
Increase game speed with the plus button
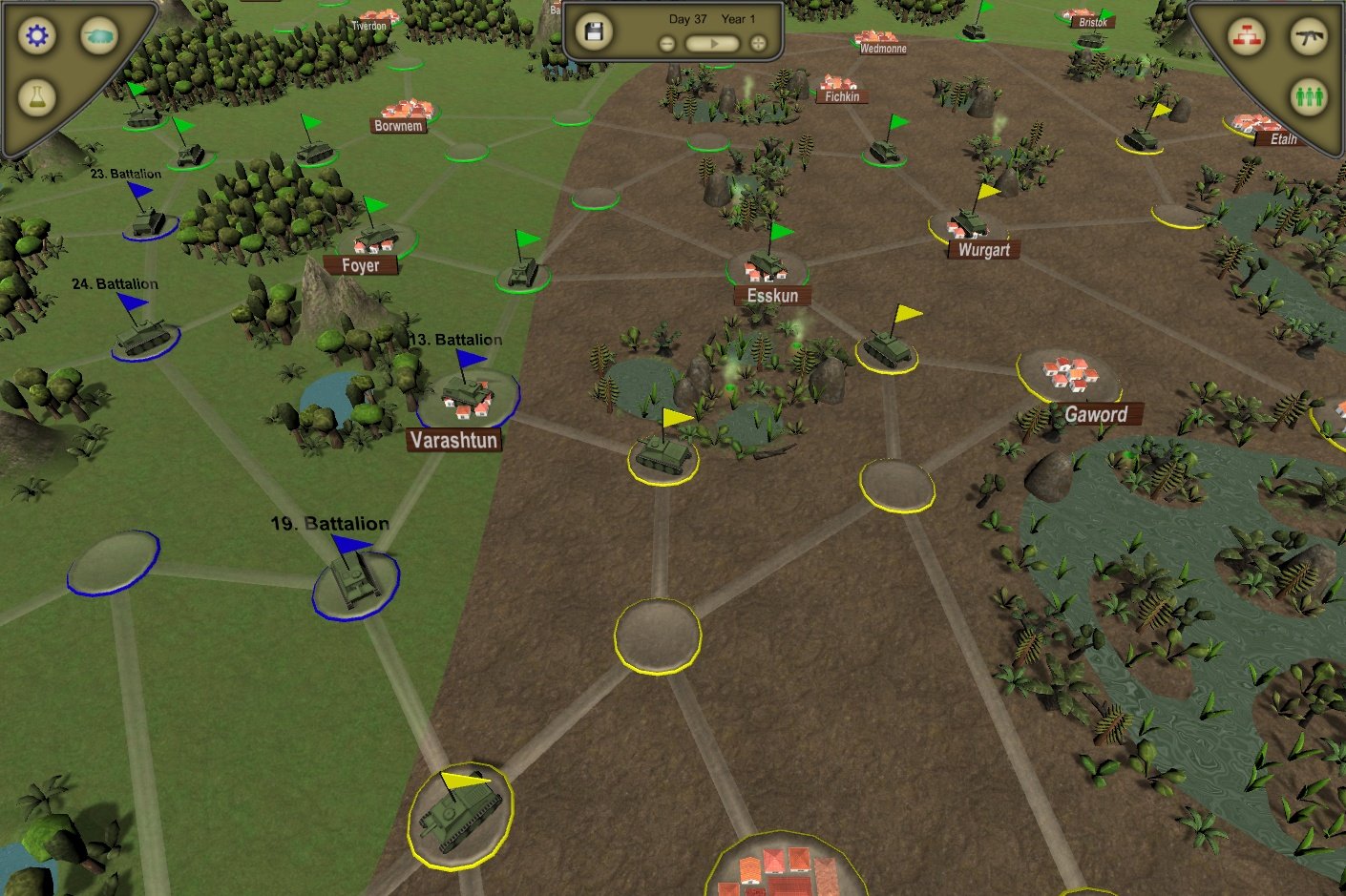pyautogui.click(x=757, y=42)
